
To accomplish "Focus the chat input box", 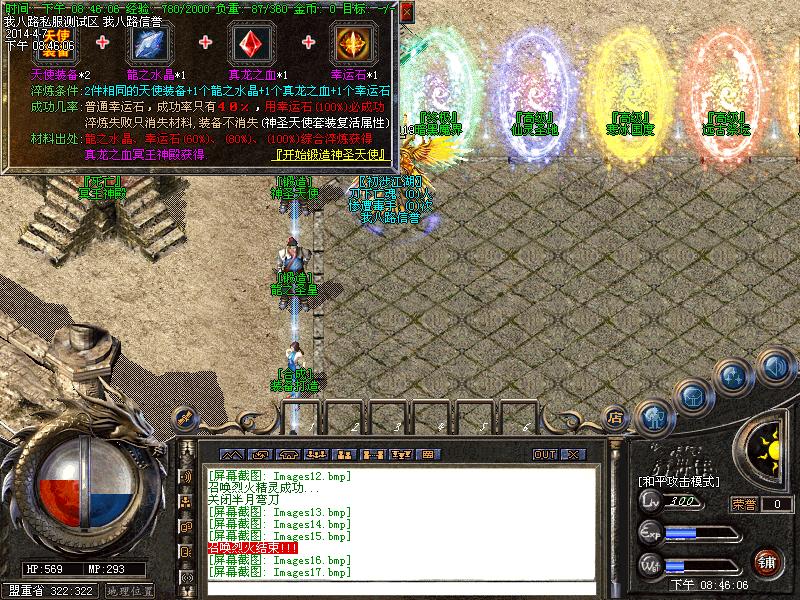I will [x=400, y=588].
